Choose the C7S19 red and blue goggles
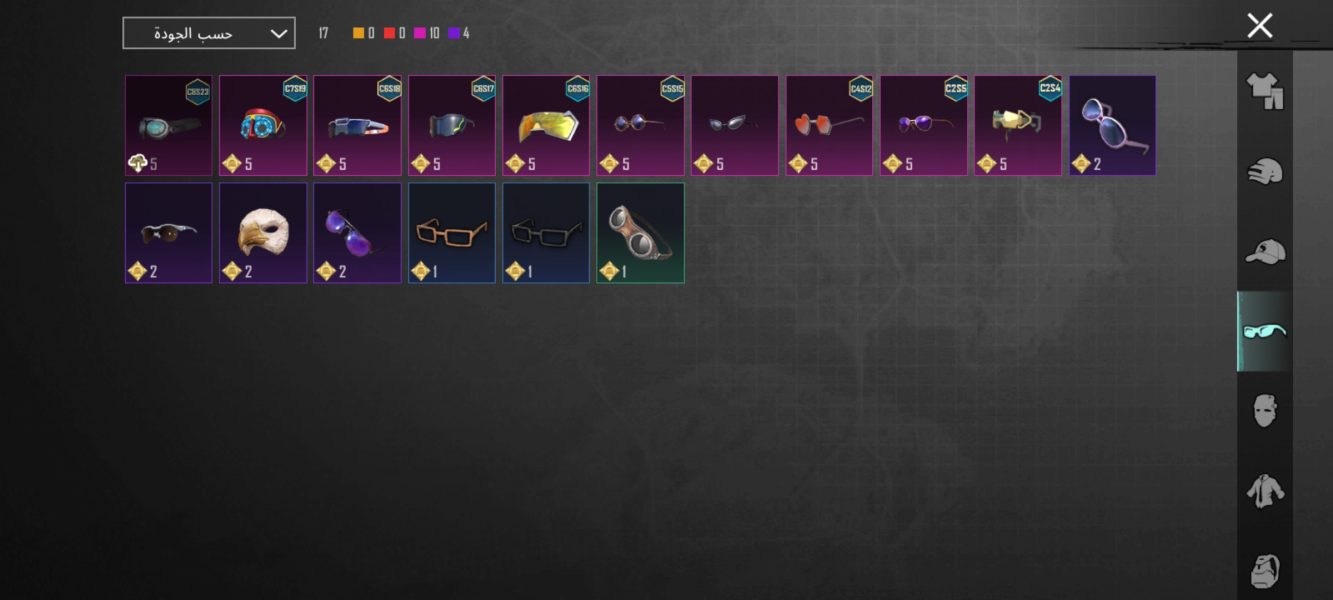 263,126
